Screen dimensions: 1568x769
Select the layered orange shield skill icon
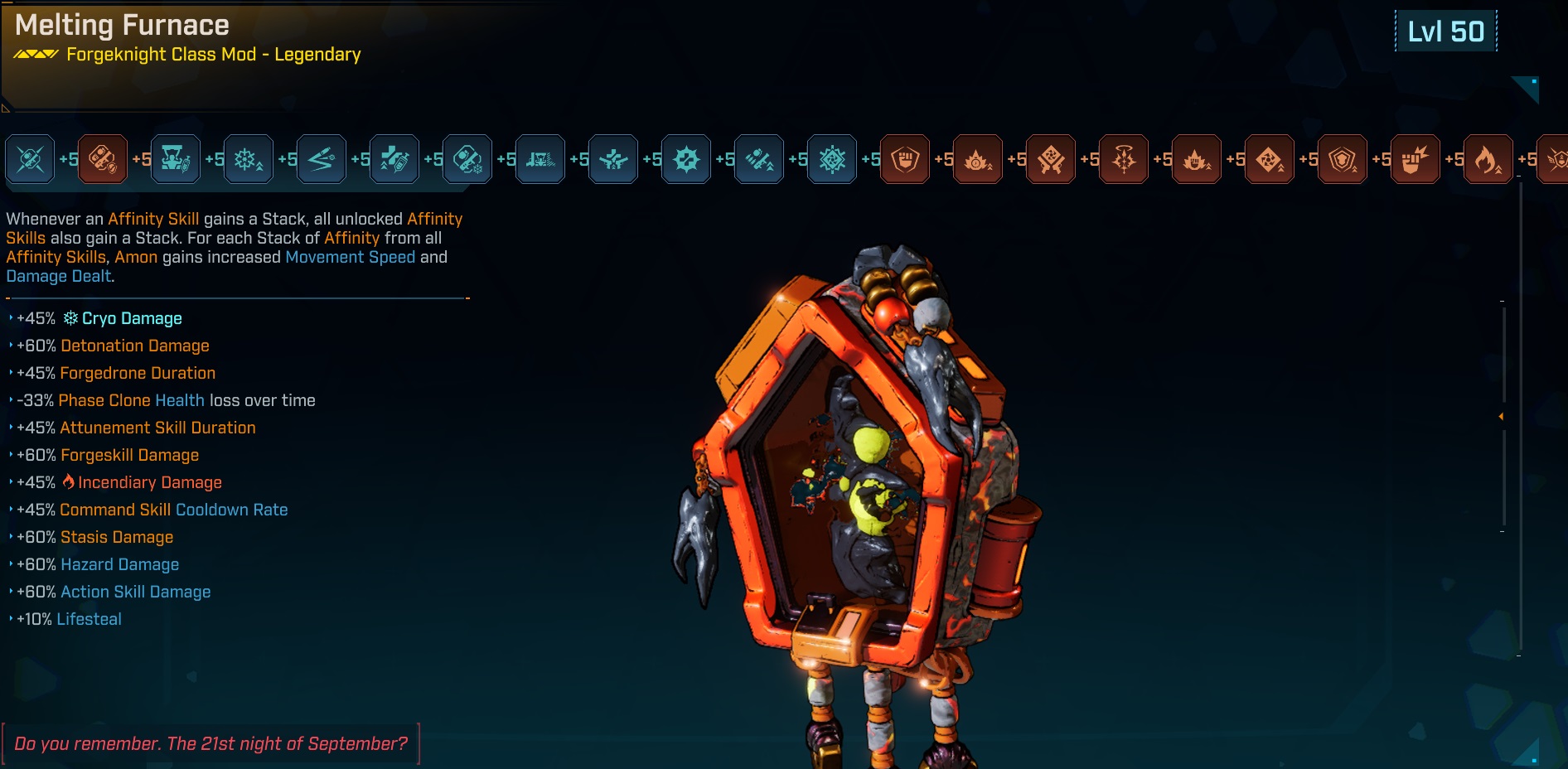[x=1343, y=159]
